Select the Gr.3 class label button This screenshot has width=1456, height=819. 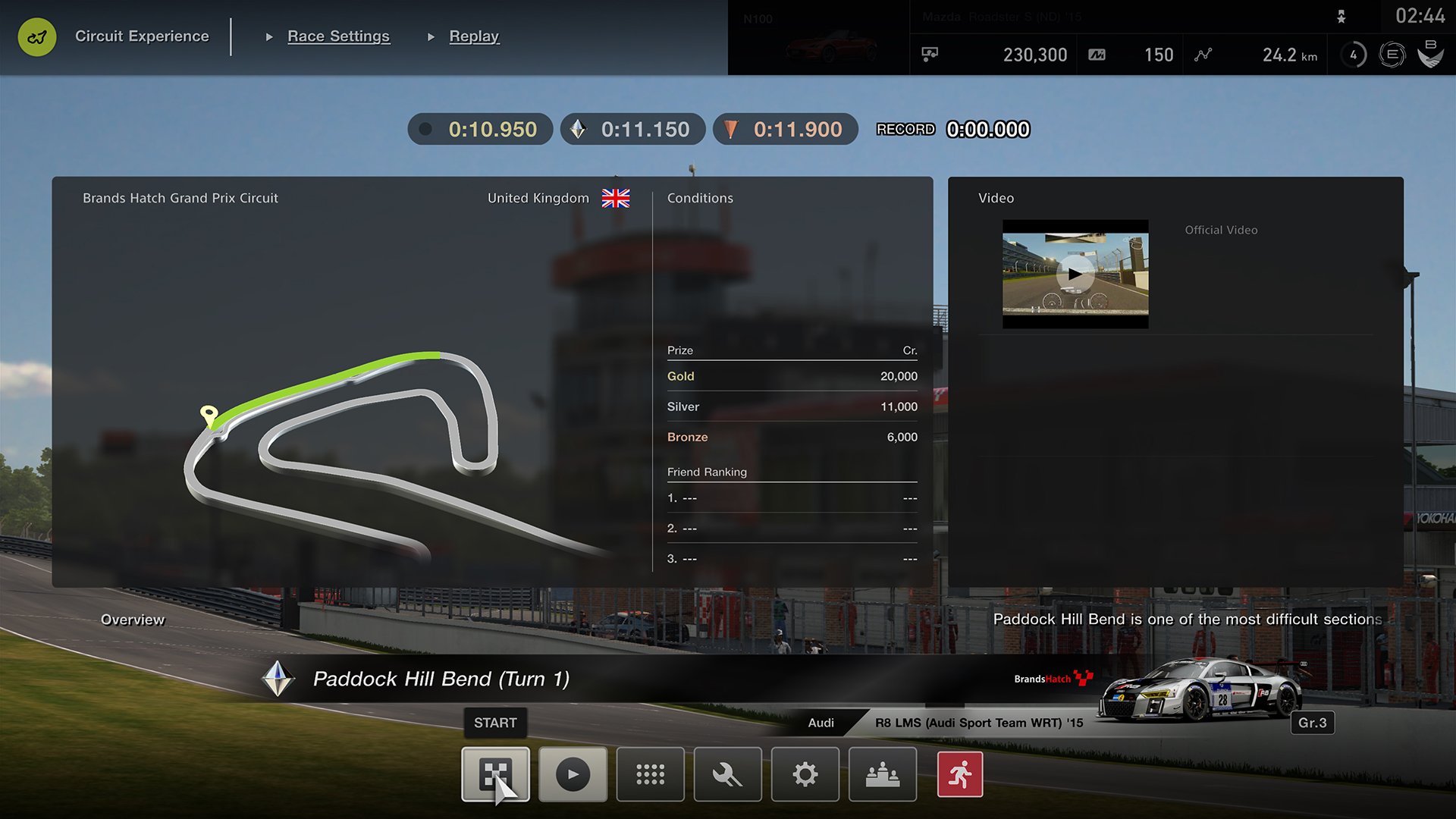1313,723
